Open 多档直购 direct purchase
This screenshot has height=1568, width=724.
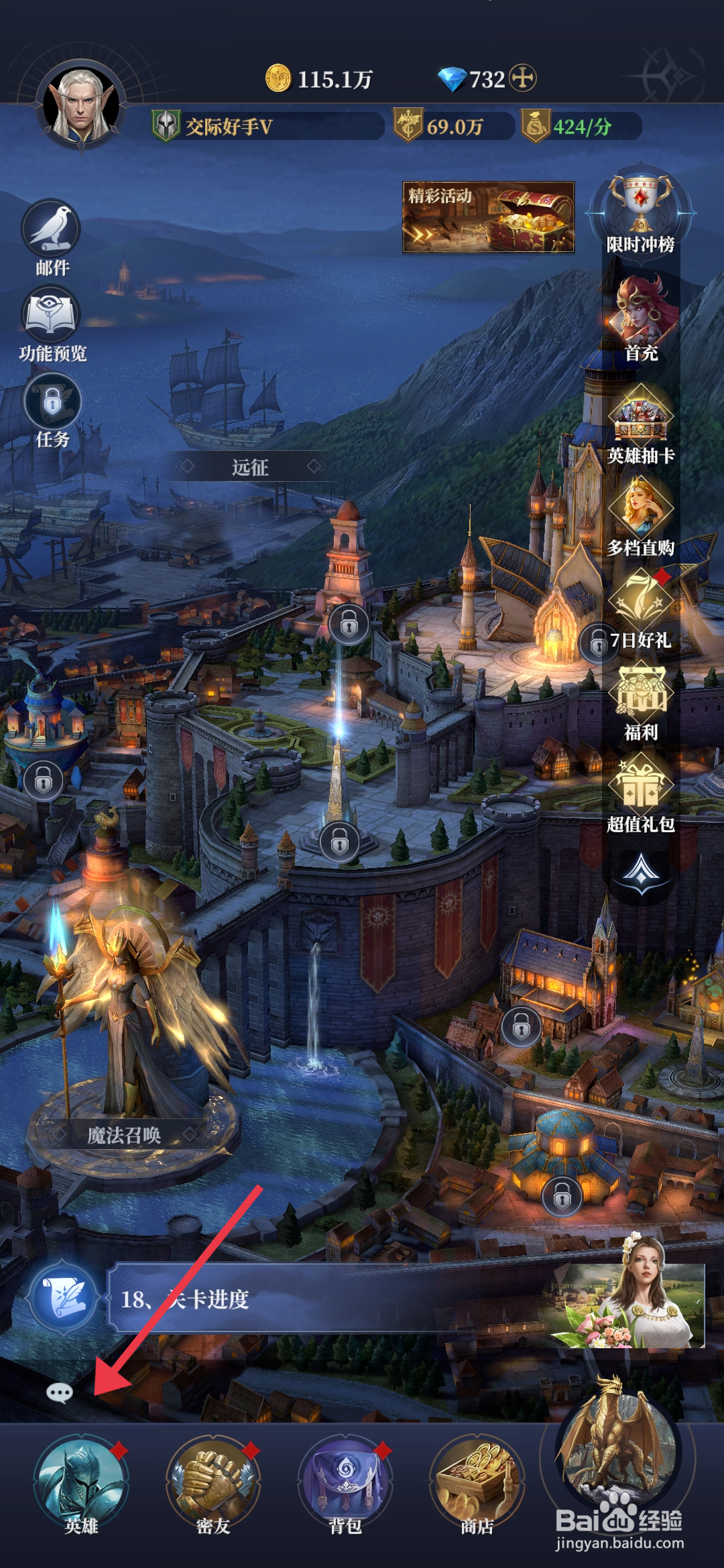pos(640,514)
